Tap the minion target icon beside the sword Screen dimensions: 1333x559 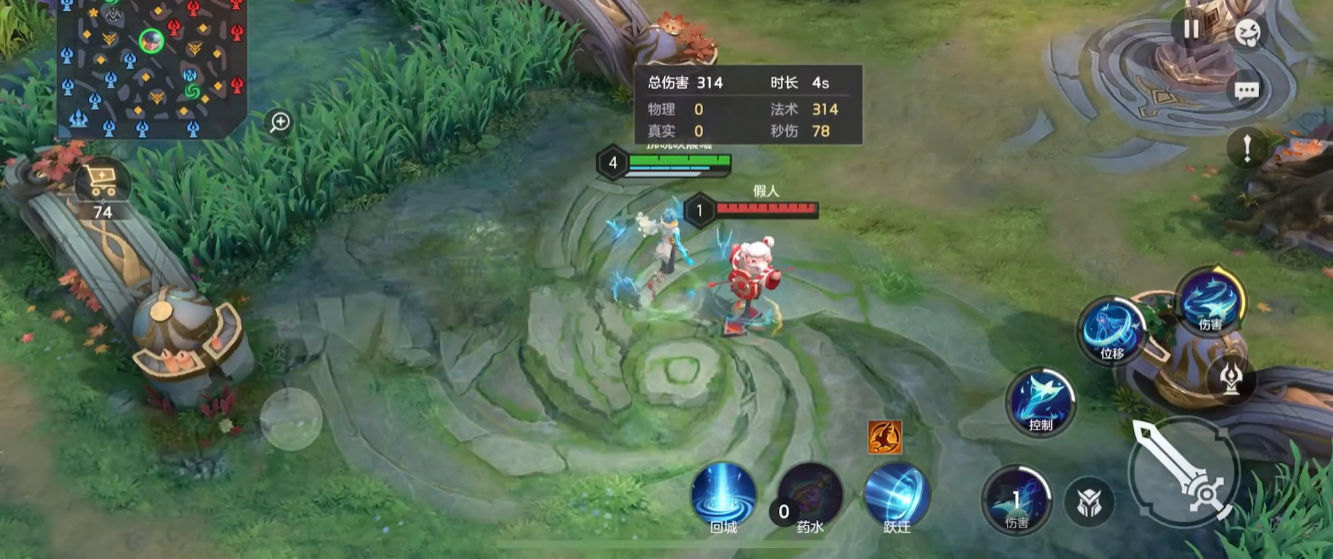pyautogui.click(x=1089, y=502)
